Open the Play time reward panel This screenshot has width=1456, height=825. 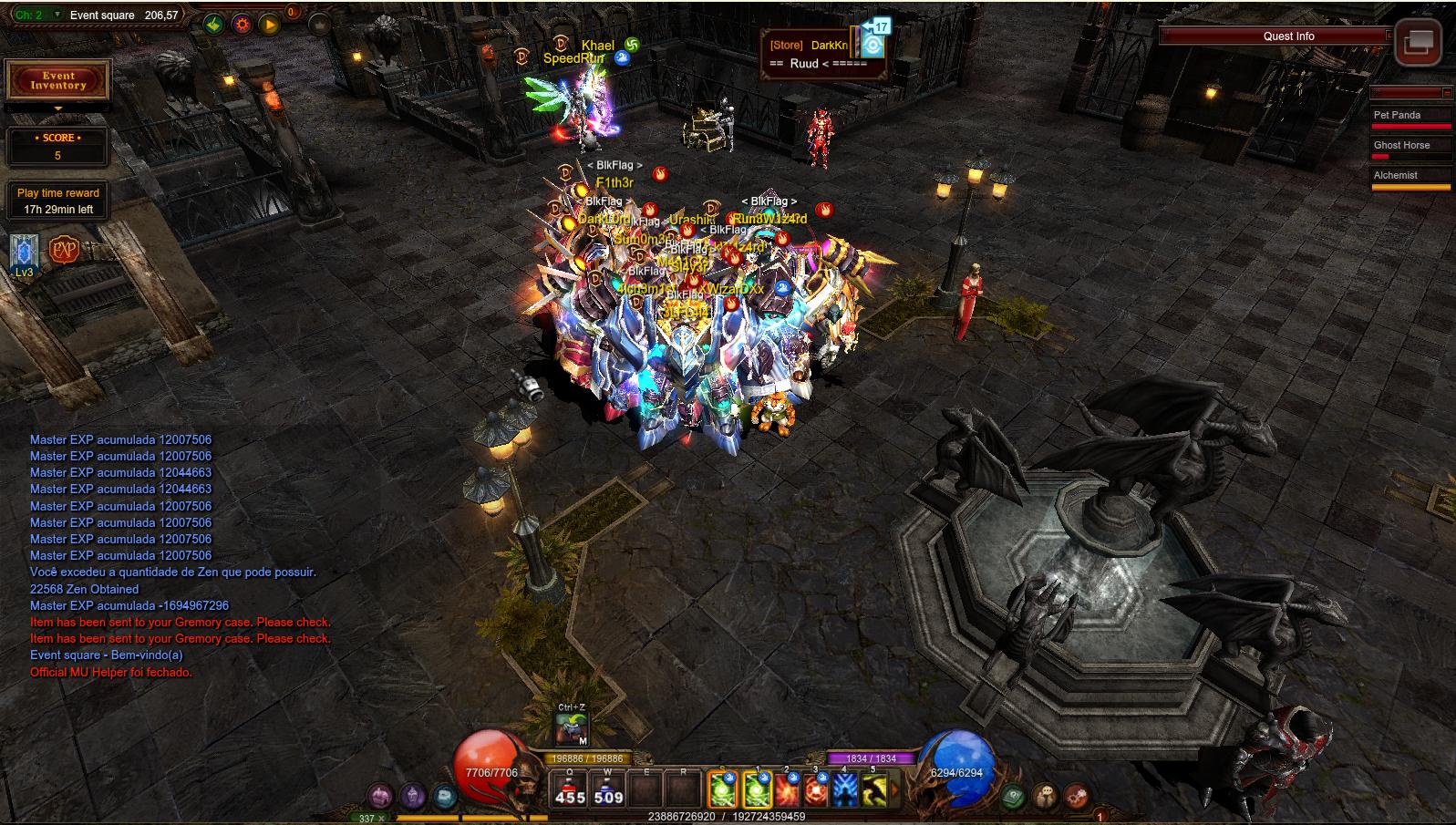pos(57,201)
